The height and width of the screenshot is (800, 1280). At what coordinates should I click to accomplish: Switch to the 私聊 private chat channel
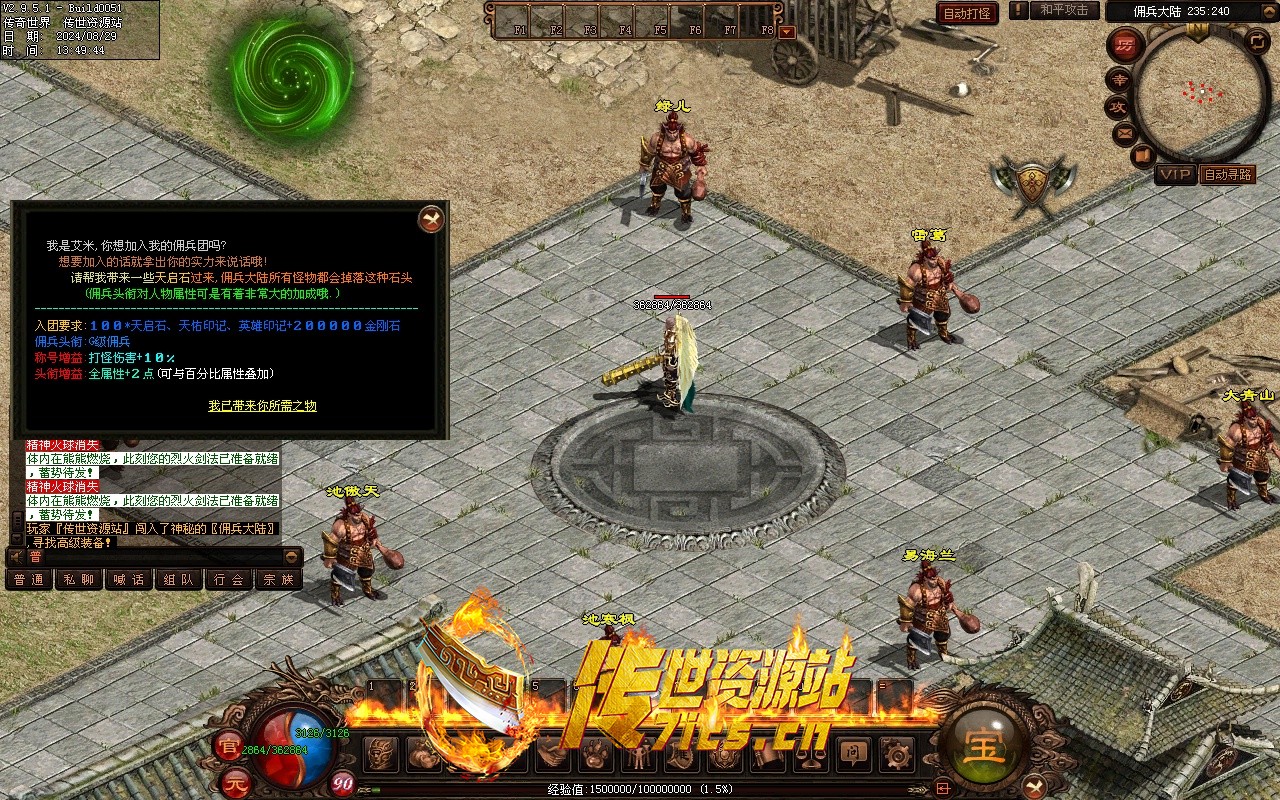[78, 579]
